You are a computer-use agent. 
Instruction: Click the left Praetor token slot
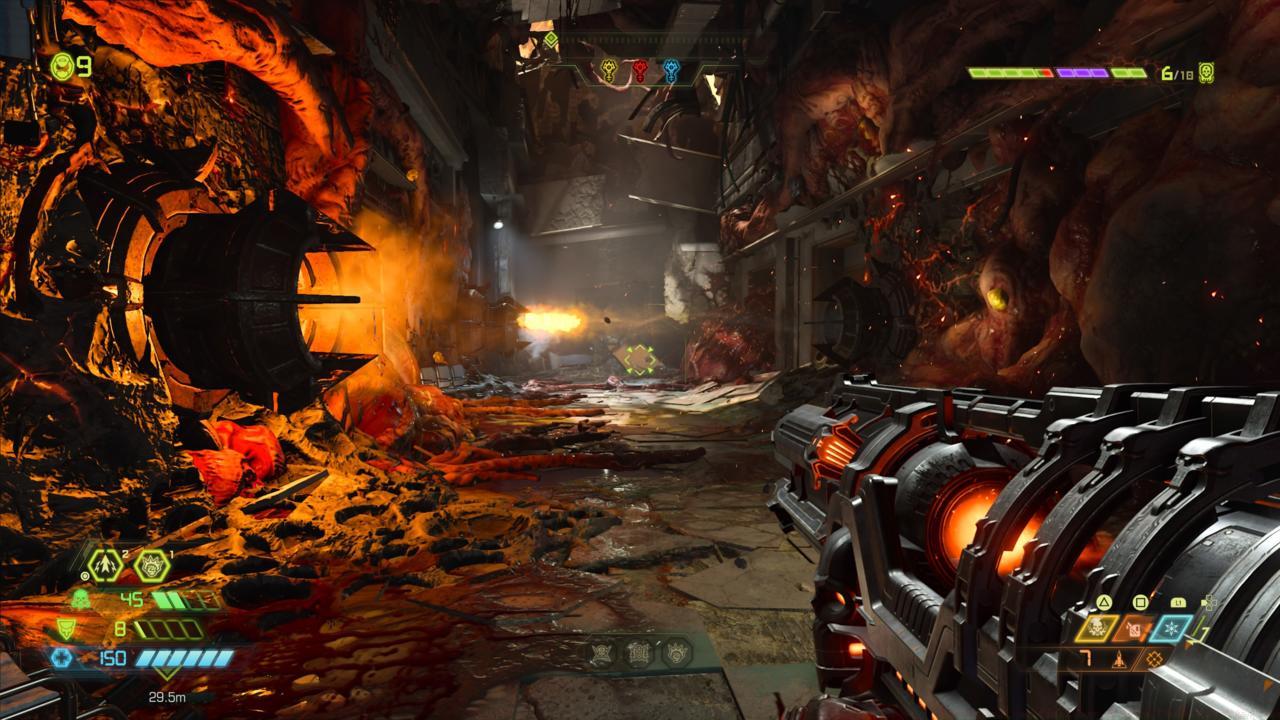[x=602, y=653]
